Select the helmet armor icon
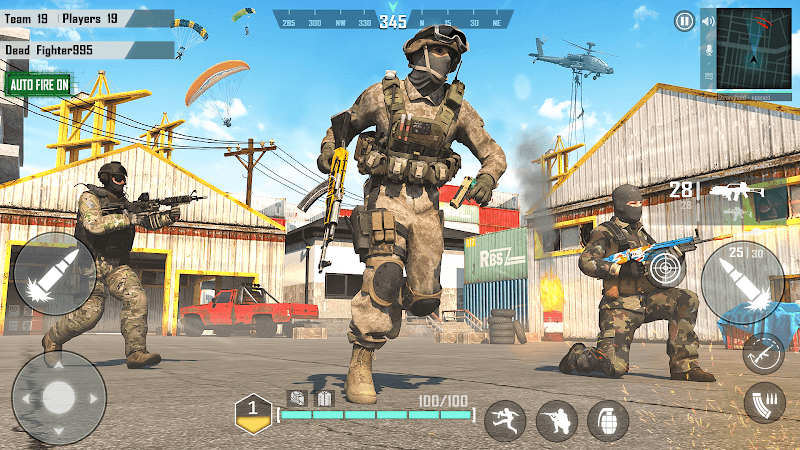 tap(297, 397)
